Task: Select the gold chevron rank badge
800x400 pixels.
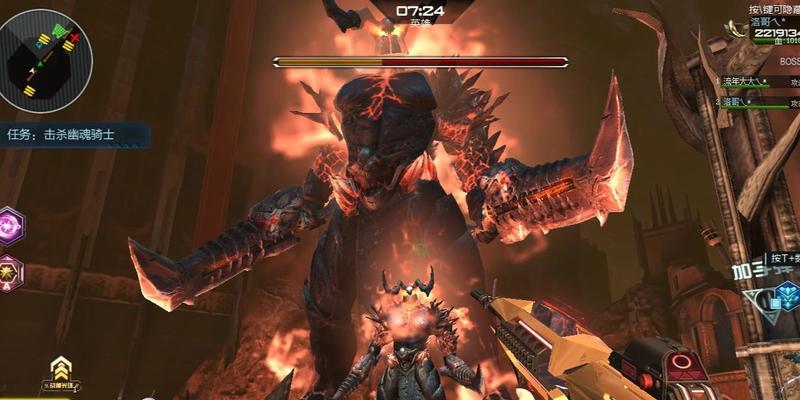Action: [x=60, y=368]
